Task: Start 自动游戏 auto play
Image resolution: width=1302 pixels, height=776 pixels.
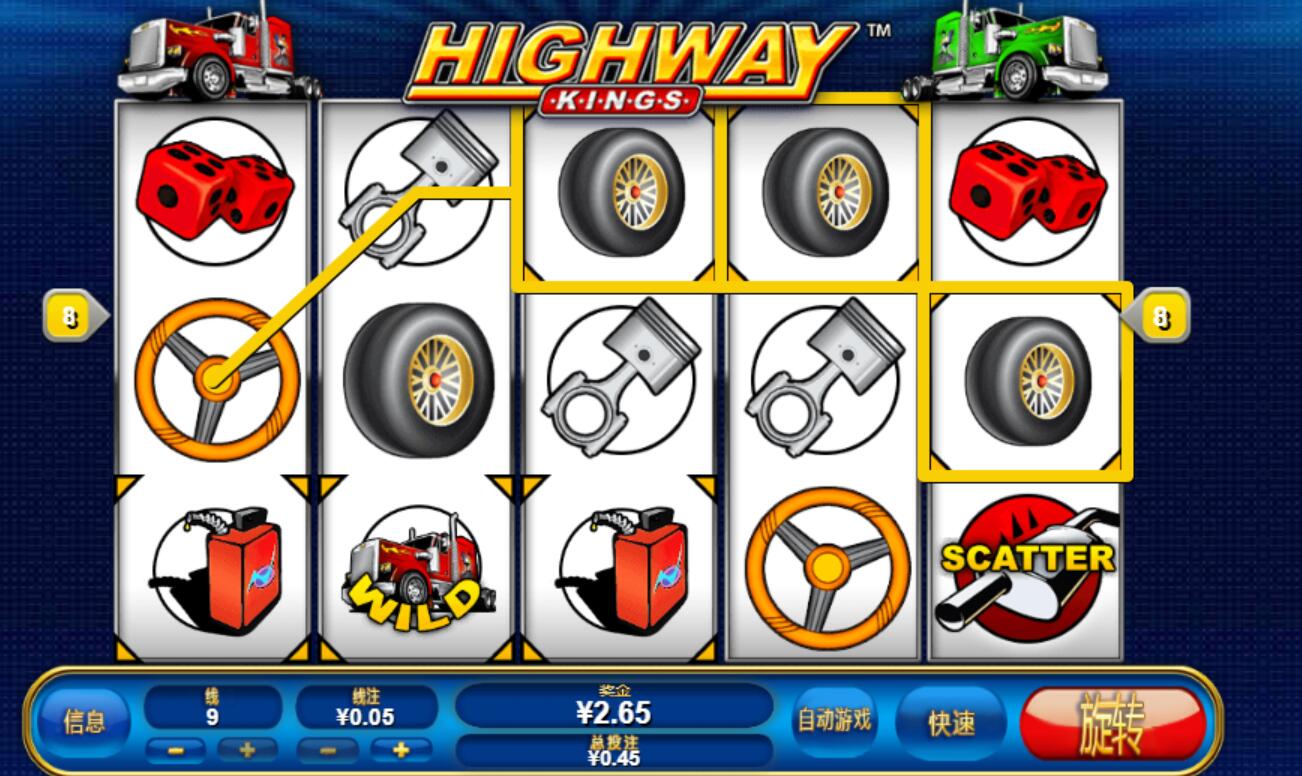Action: [x=833, y=720]
